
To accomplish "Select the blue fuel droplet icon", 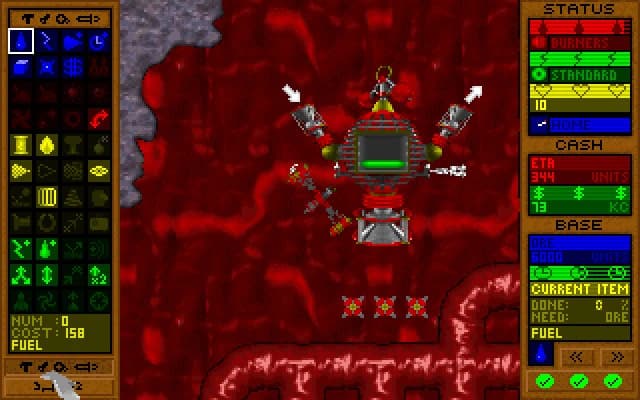I will click(21, 41).
